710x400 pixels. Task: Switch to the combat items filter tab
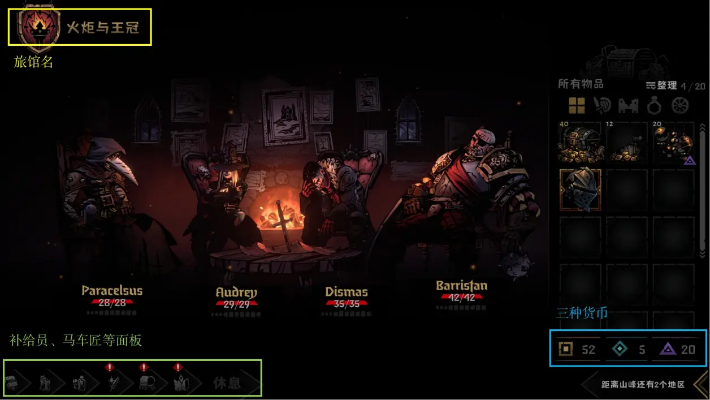coord(602,105)
